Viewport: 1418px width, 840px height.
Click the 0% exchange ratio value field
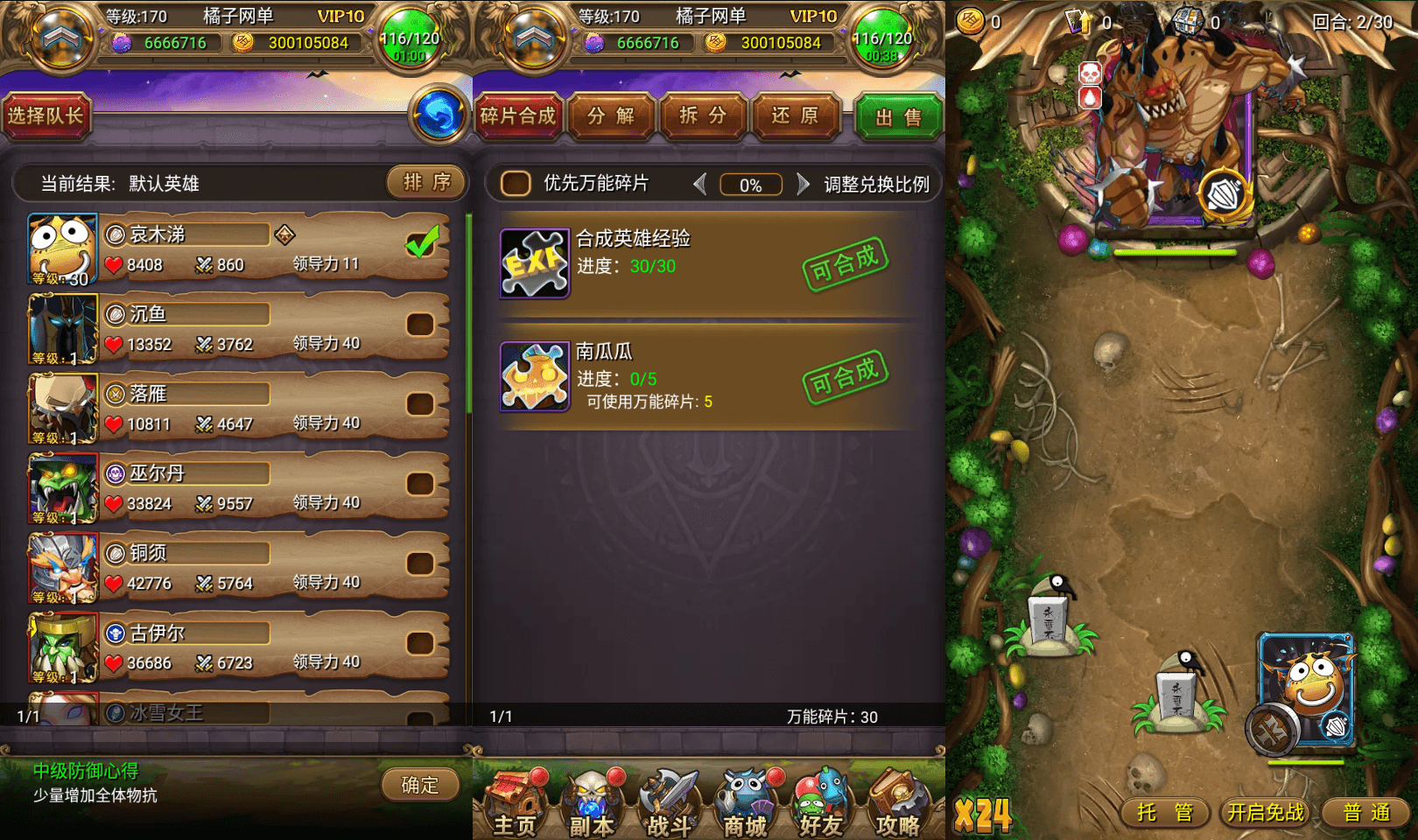click(x=750, y=184)
